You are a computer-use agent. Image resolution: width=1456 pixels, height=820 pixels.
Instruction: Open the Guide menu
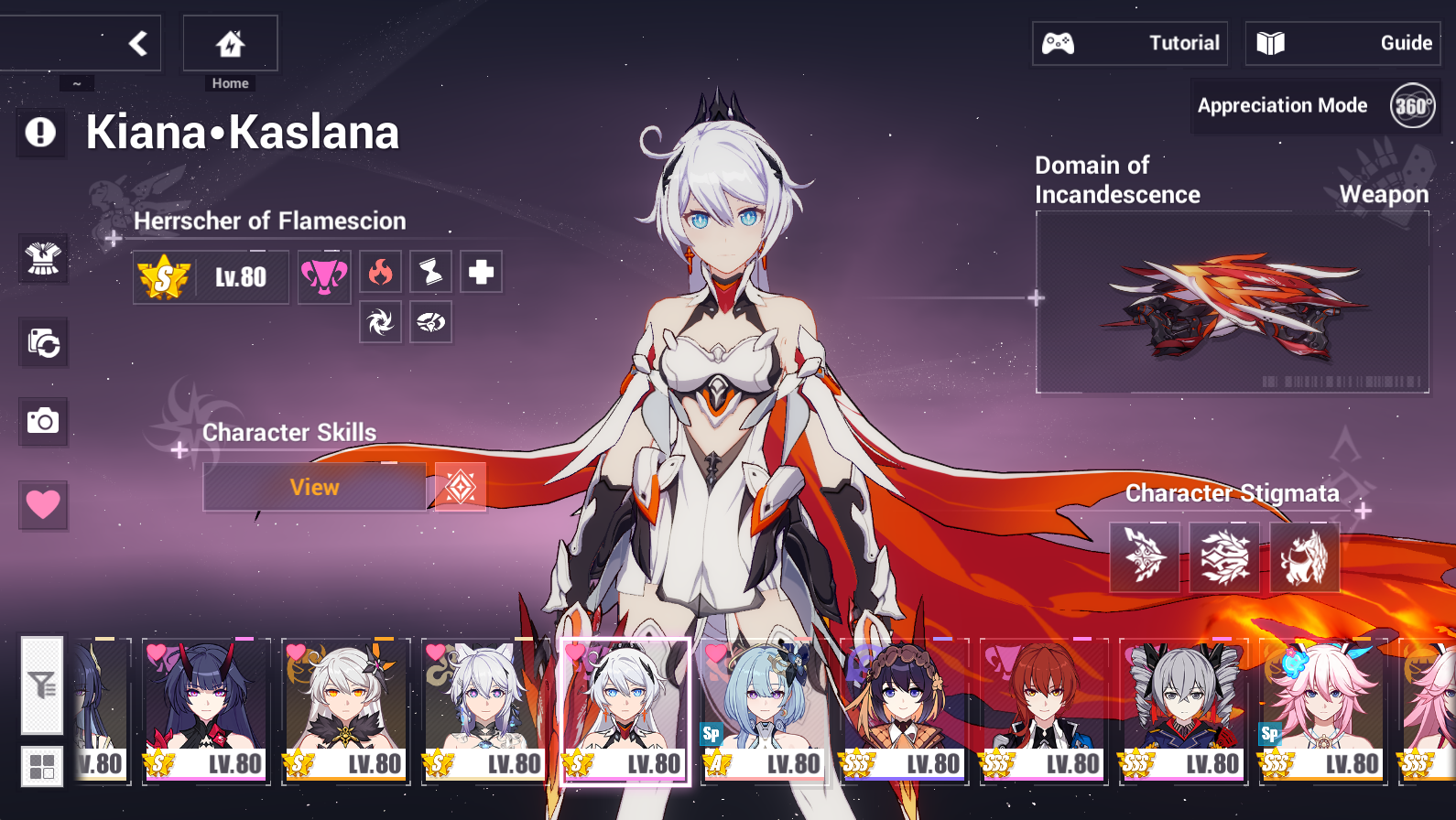click(x=1342, y=42)
